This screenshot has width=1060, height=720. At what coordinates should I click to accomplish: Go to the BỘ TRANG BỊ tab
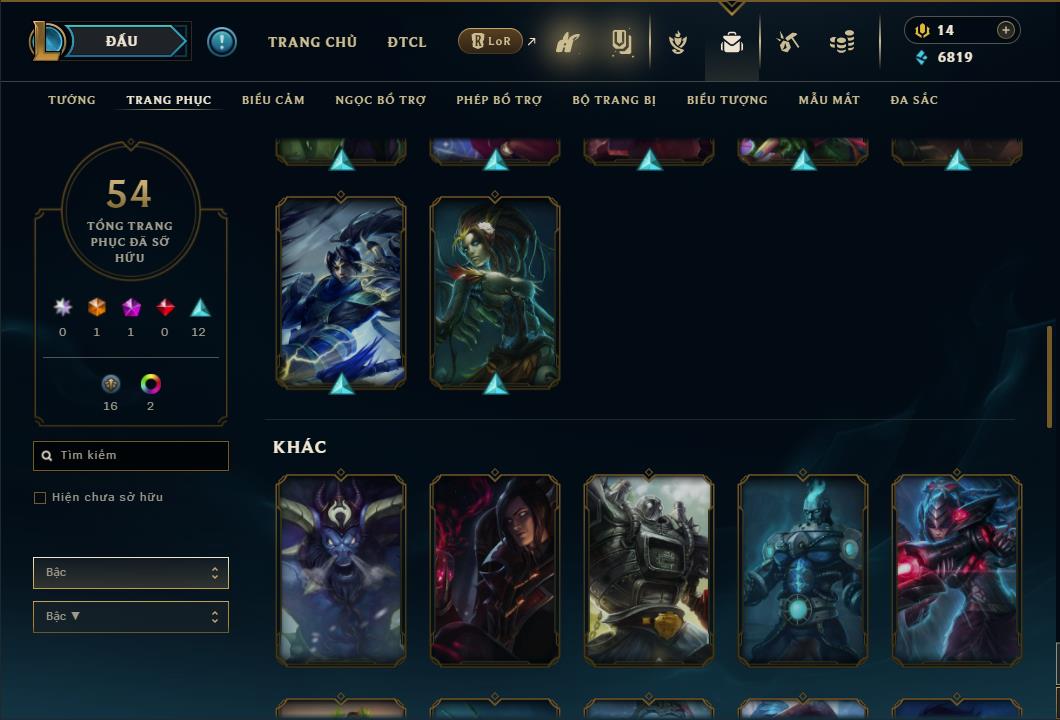614,100
